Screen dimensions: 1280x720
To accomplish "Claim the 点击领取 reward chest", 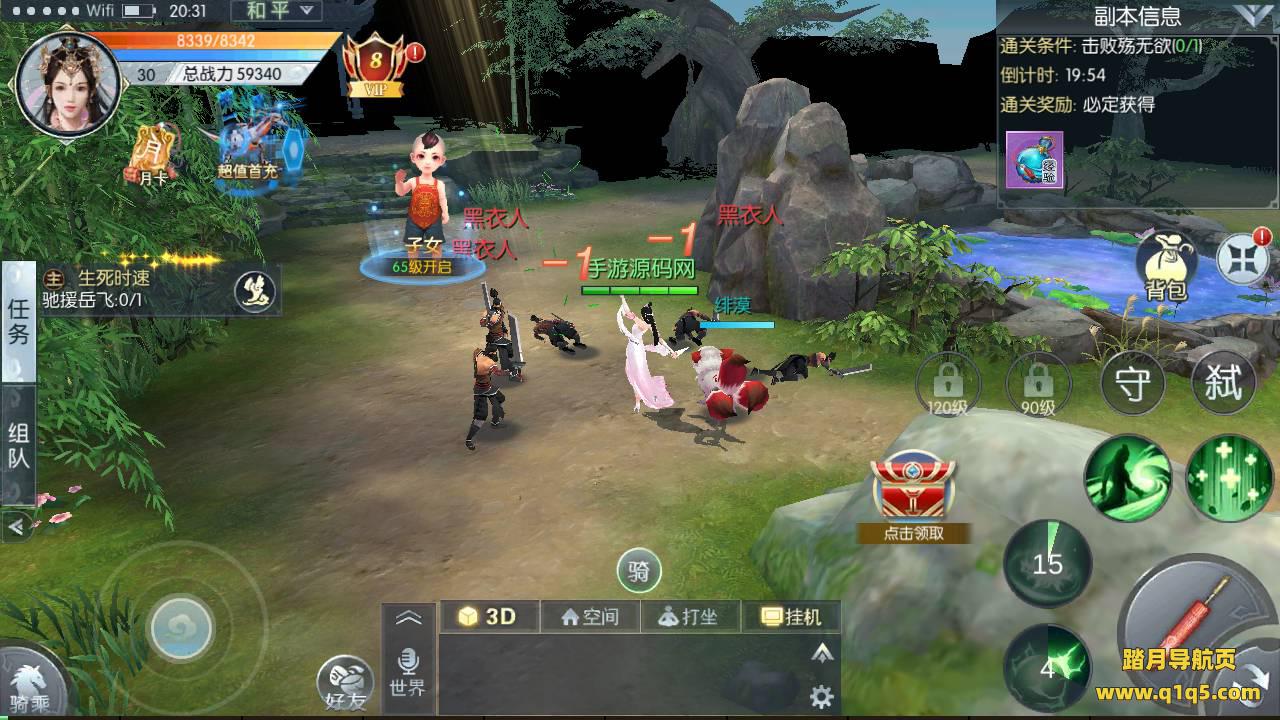I will pyautogui.click(x=912, y=498).
